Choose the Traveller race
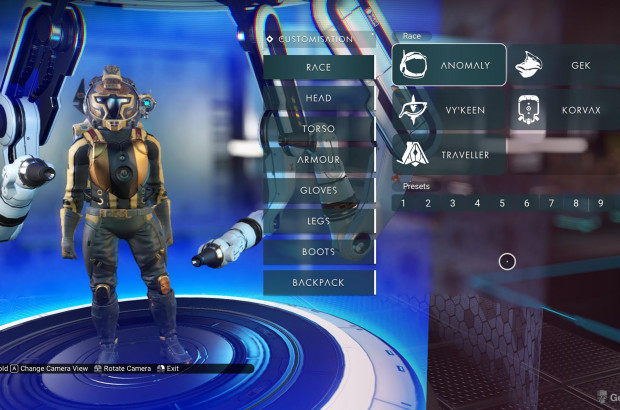The height and width of the screenshot is (410, 620). point(449,155)
